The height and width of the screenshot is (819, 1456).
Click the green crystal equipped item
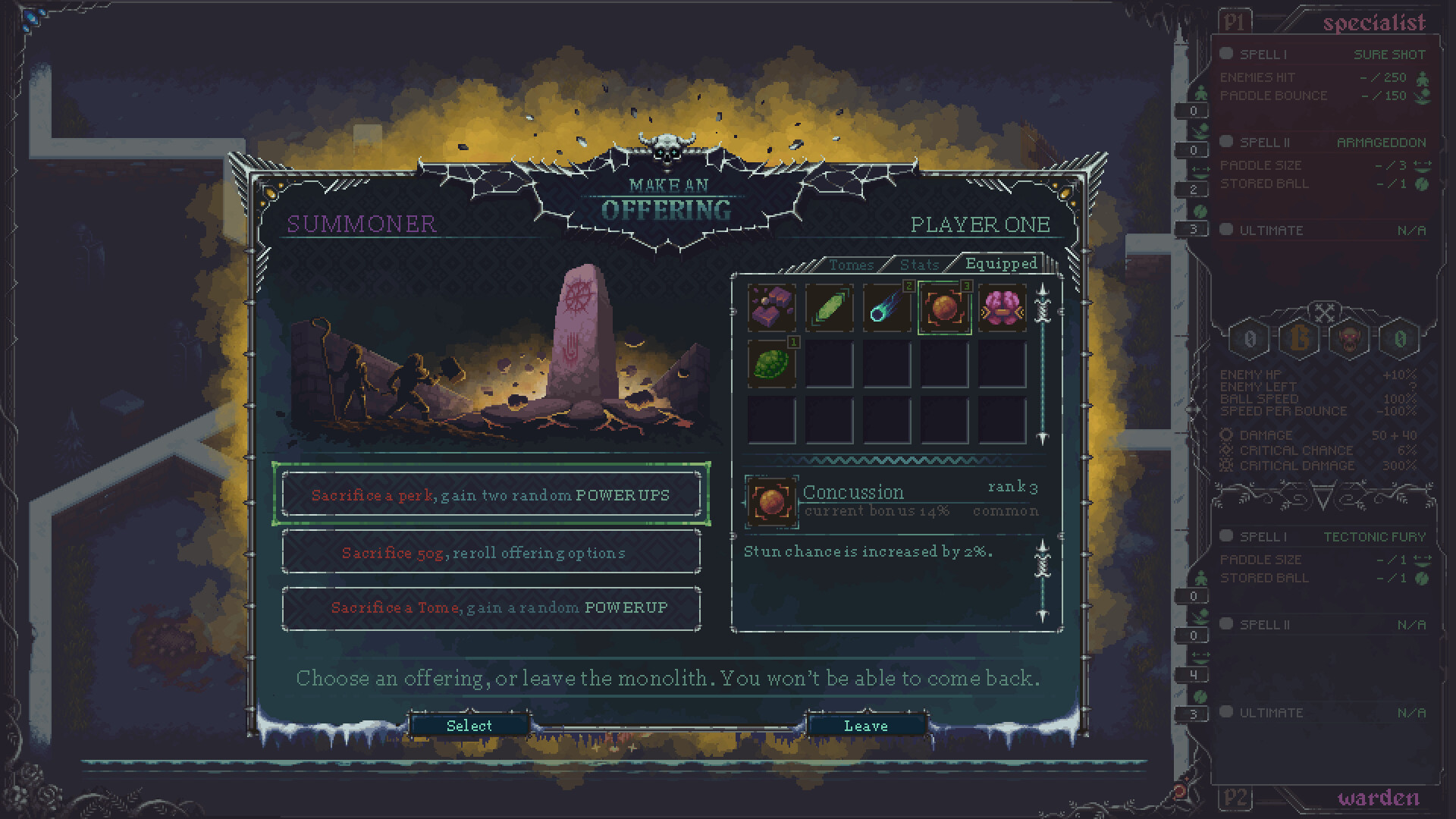[x=829, y=308]
